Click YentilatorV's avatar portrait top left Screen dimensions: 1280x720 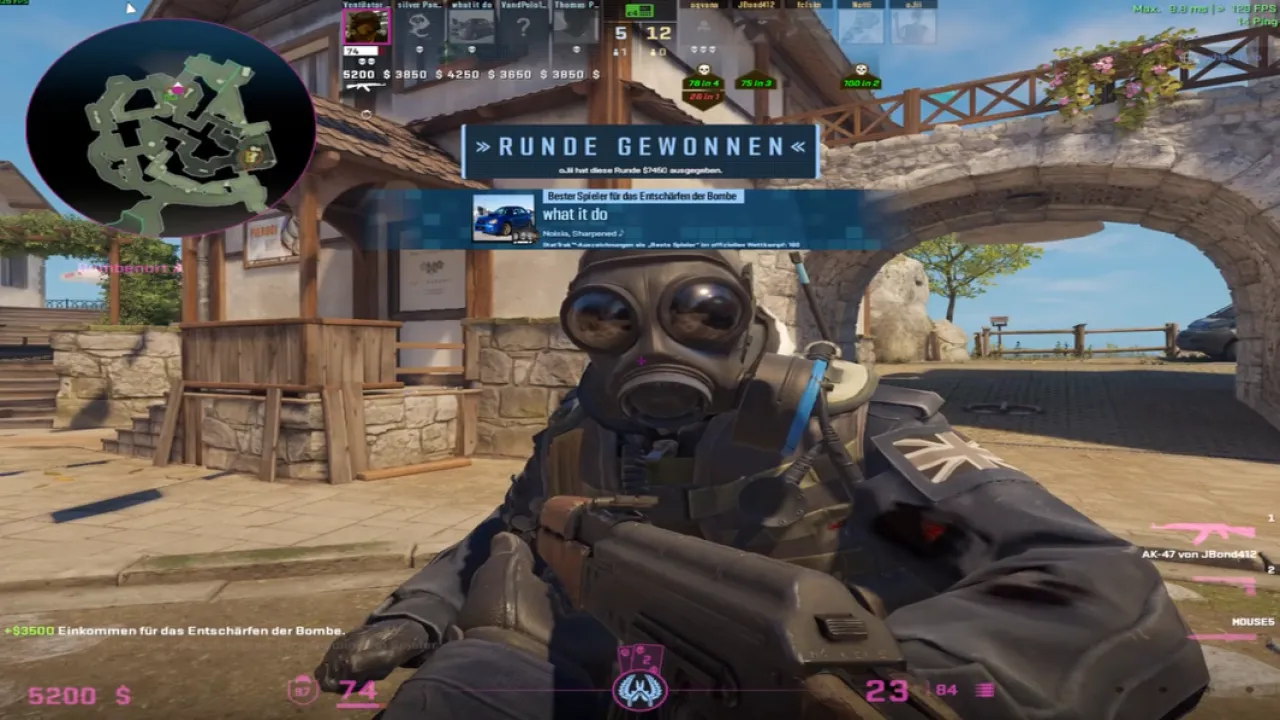coord(366,27)
